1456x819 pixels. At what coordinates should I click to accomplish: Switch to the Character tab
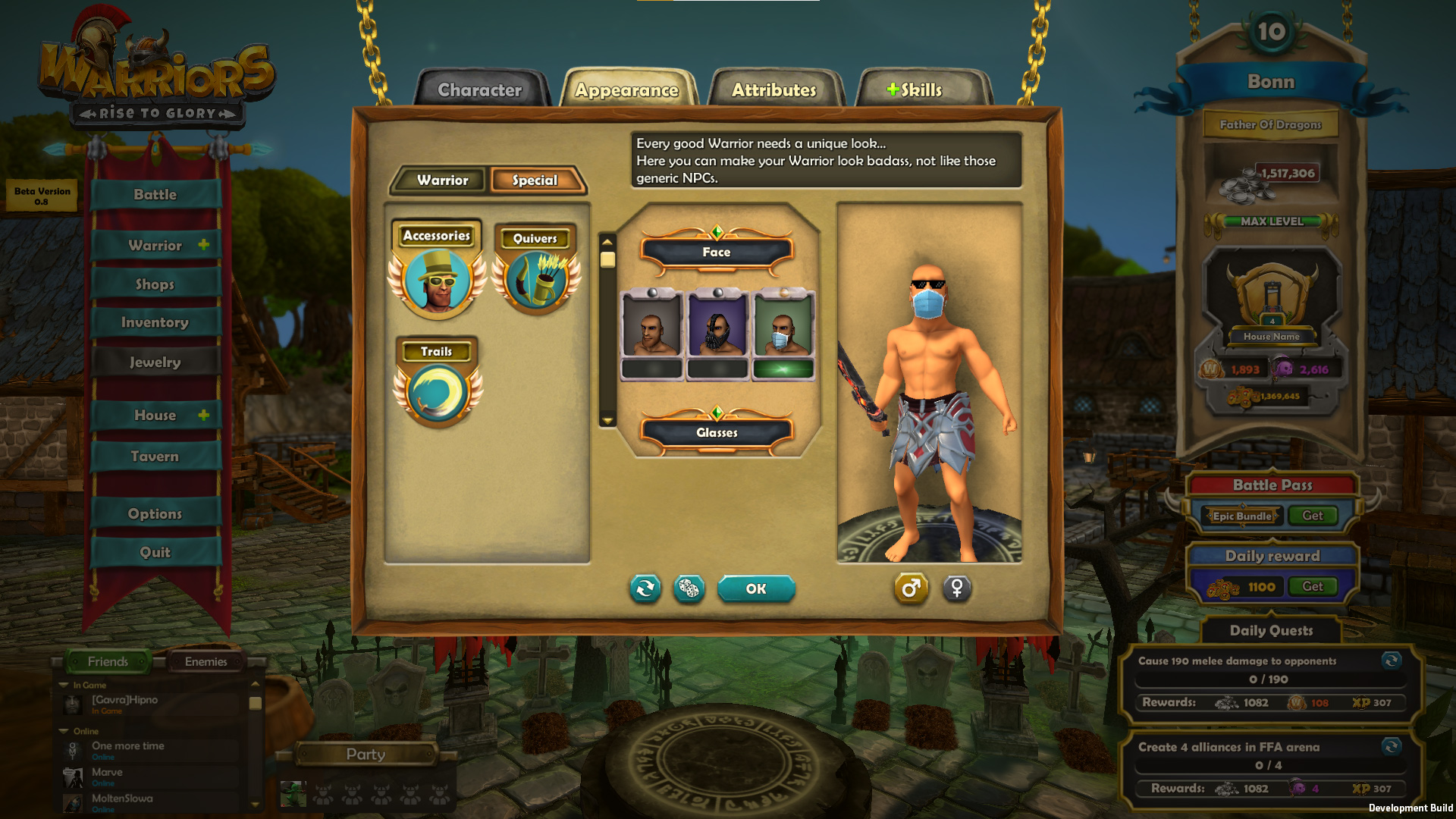tap(480, 90)
